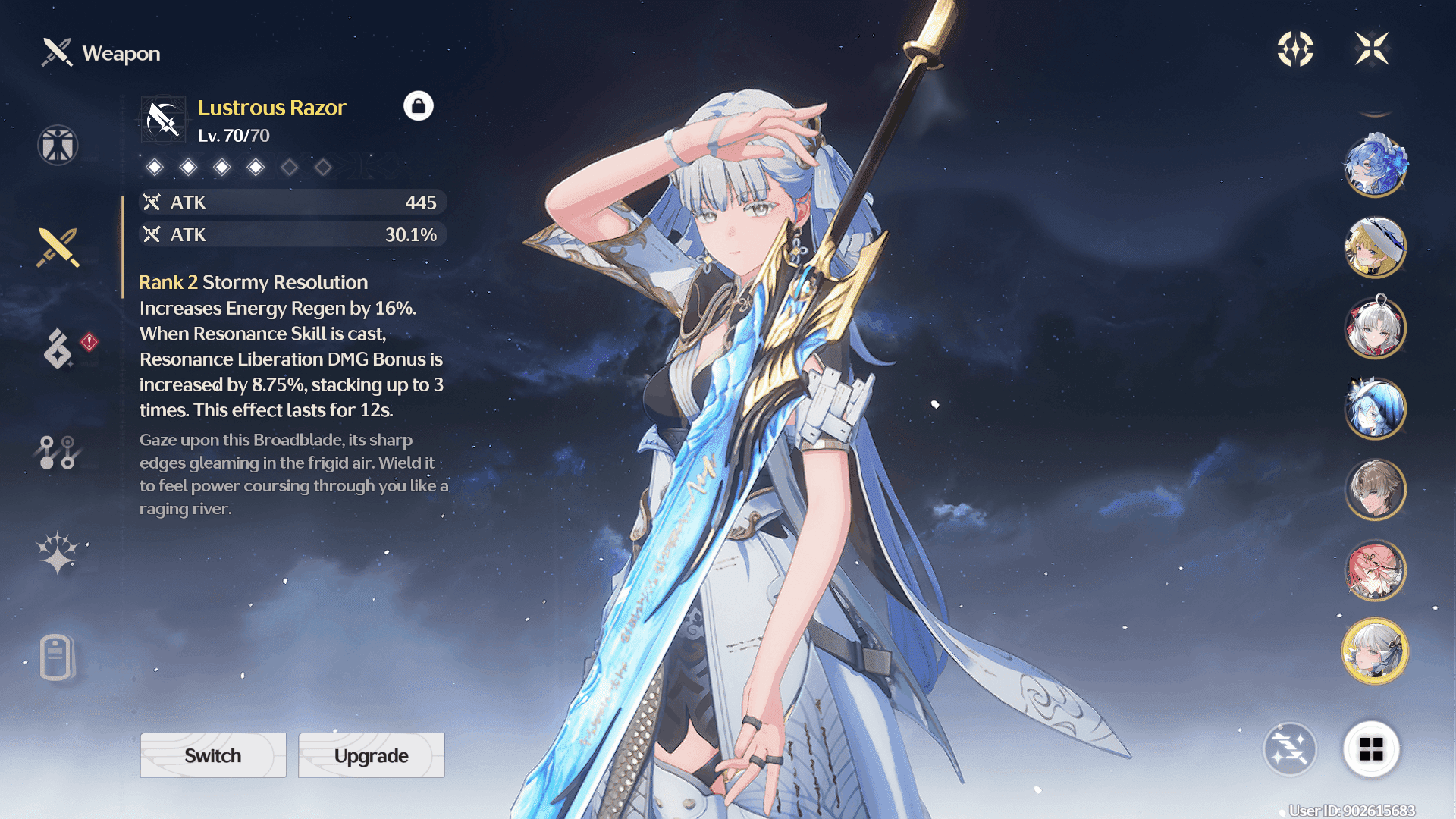
Task: Select the crossed-swords Weapon tab
Action: tap(58, 247)
